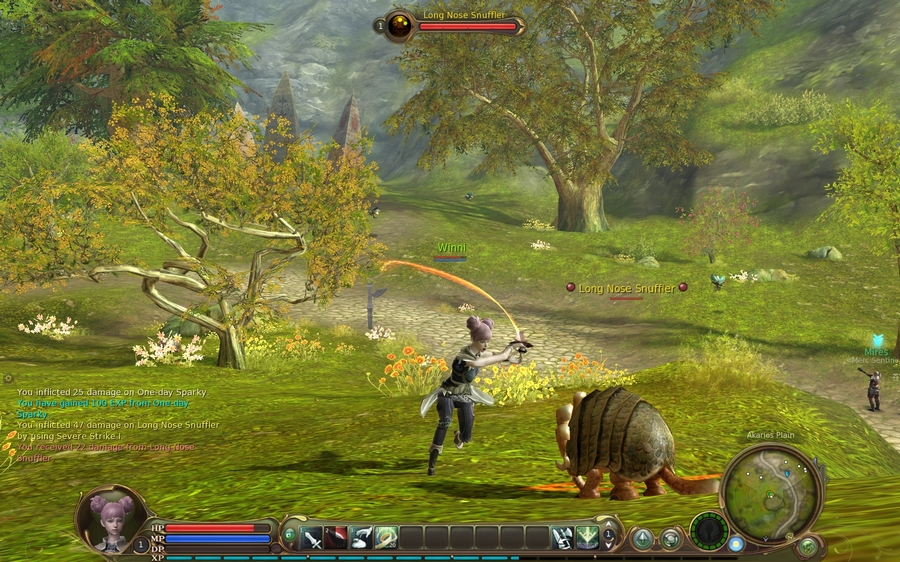Use the bandage roll item in slot 4

(x=387, y=538)
